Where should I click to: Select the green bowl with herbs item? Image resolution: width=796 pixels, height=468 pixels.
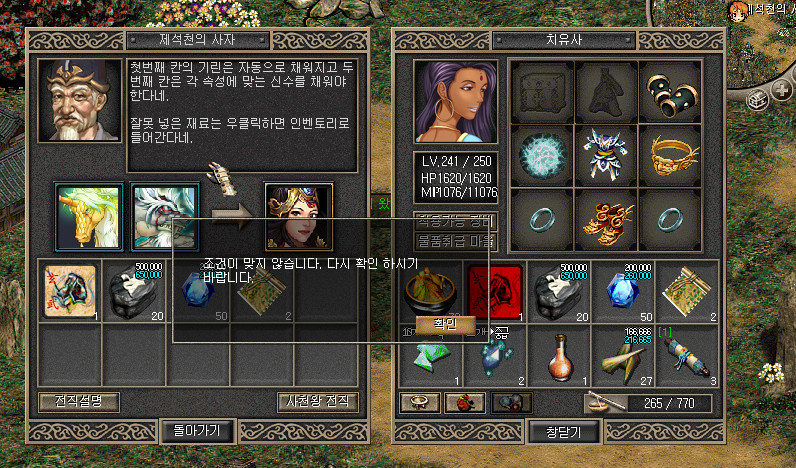click(432, 292)
